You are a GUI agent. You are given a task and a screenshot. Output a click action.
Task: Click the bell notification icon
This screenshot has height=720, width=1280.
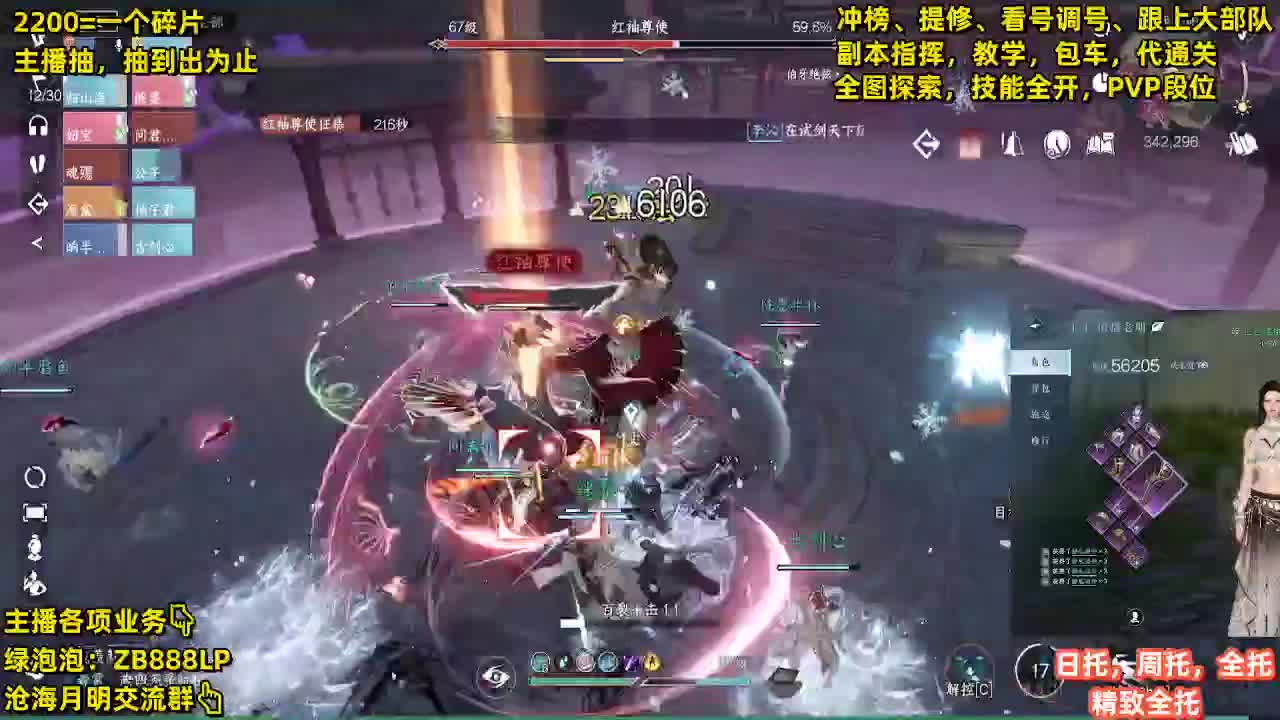[x=1012, y=143]
